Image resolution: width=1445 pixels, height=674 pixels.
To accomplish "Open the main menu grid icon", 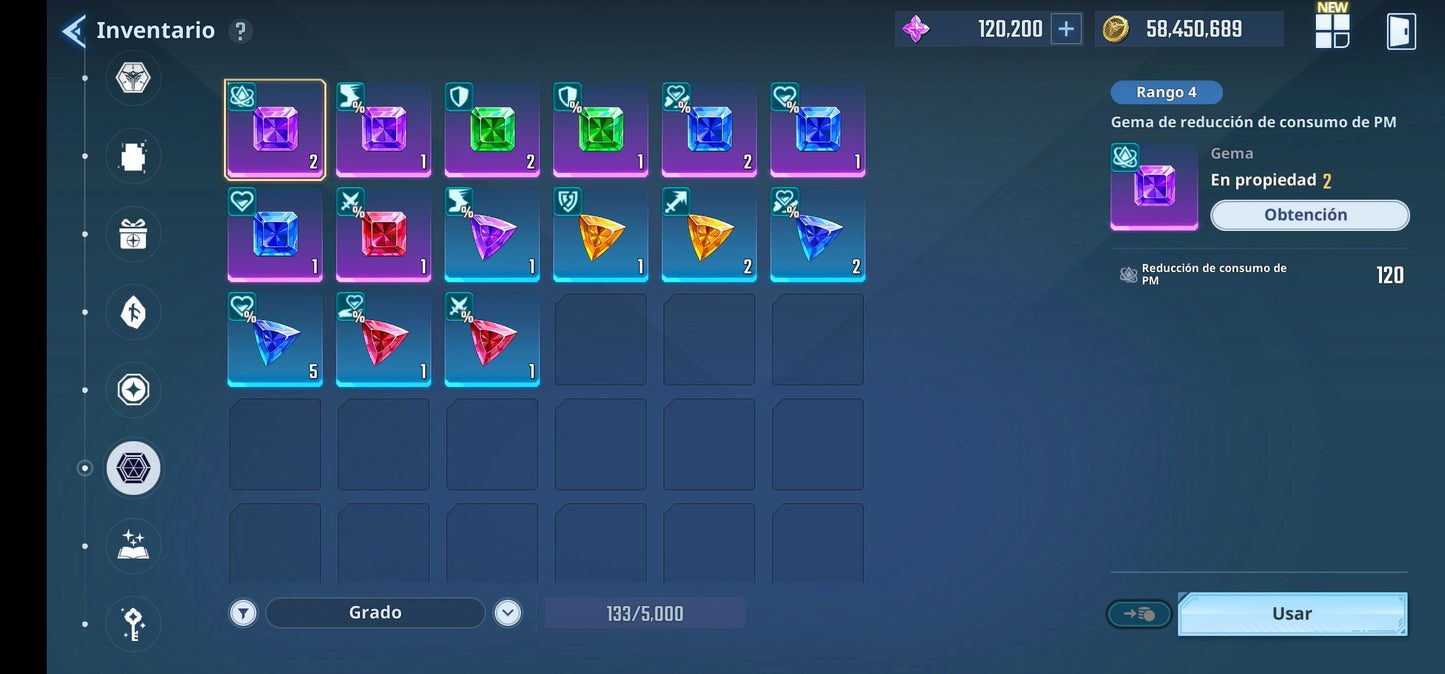I will coord(1332,31).
